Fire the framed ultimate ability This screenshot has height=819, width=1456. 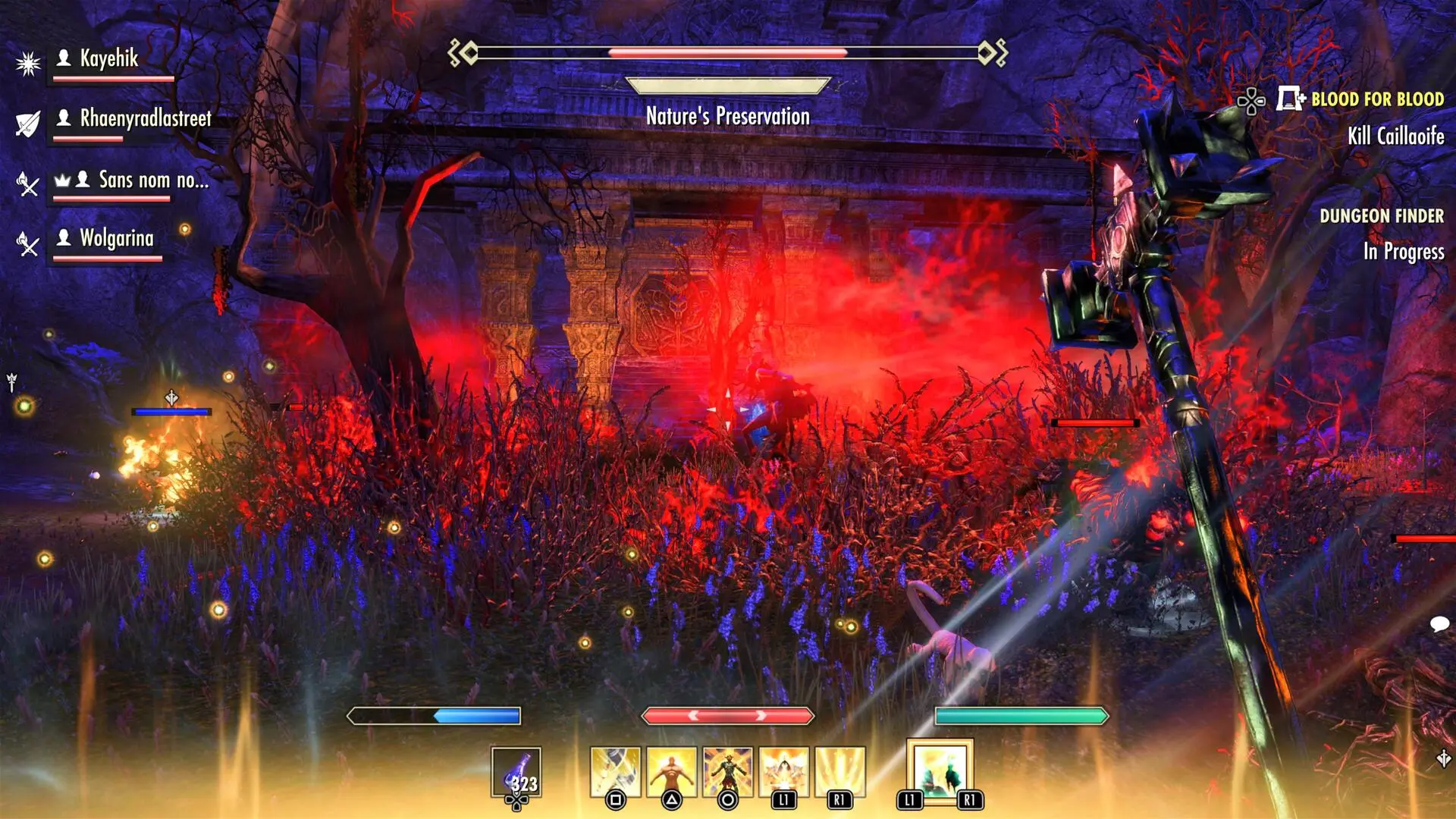point(940,770)
